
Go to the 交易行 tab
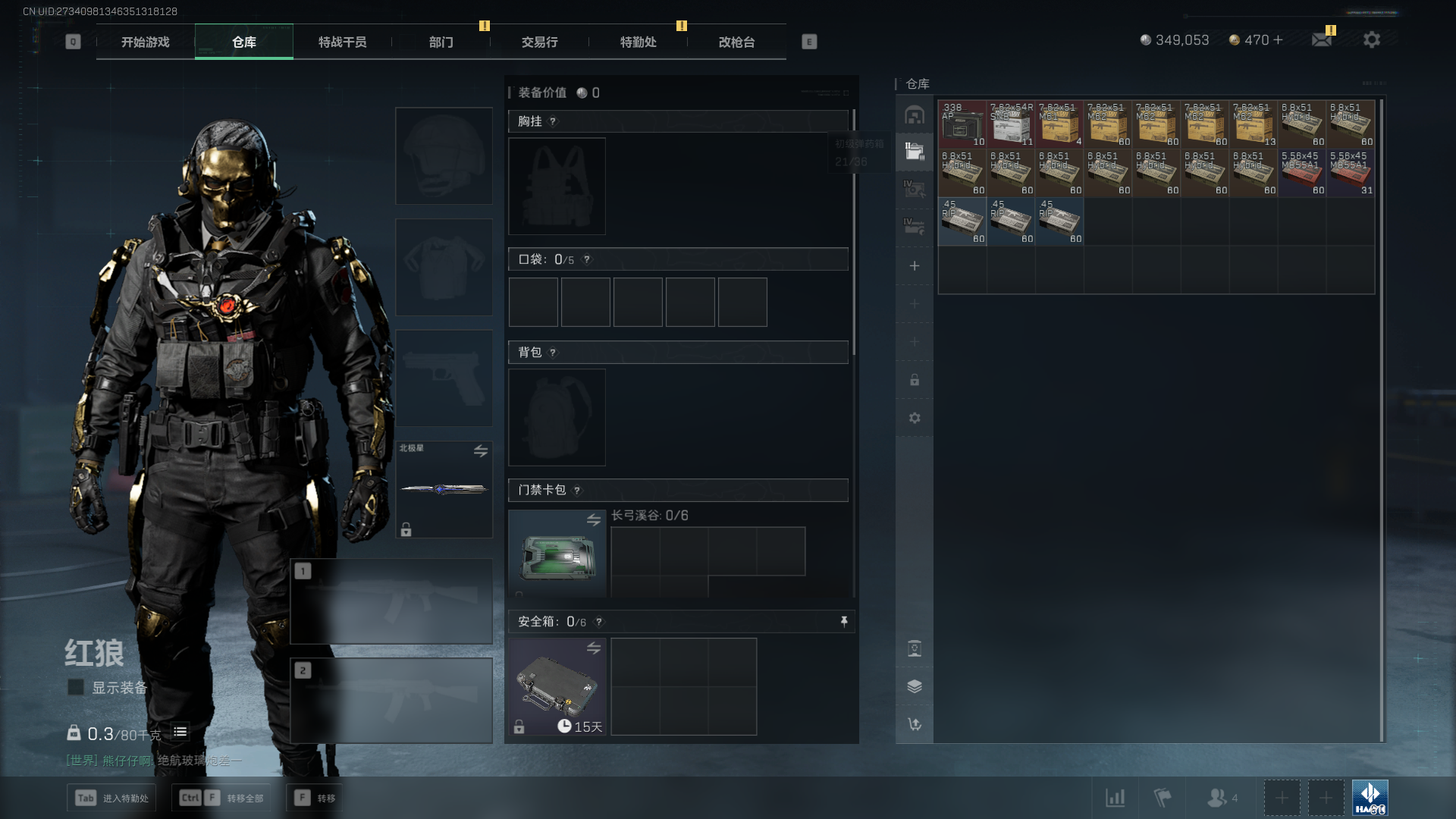539,42
